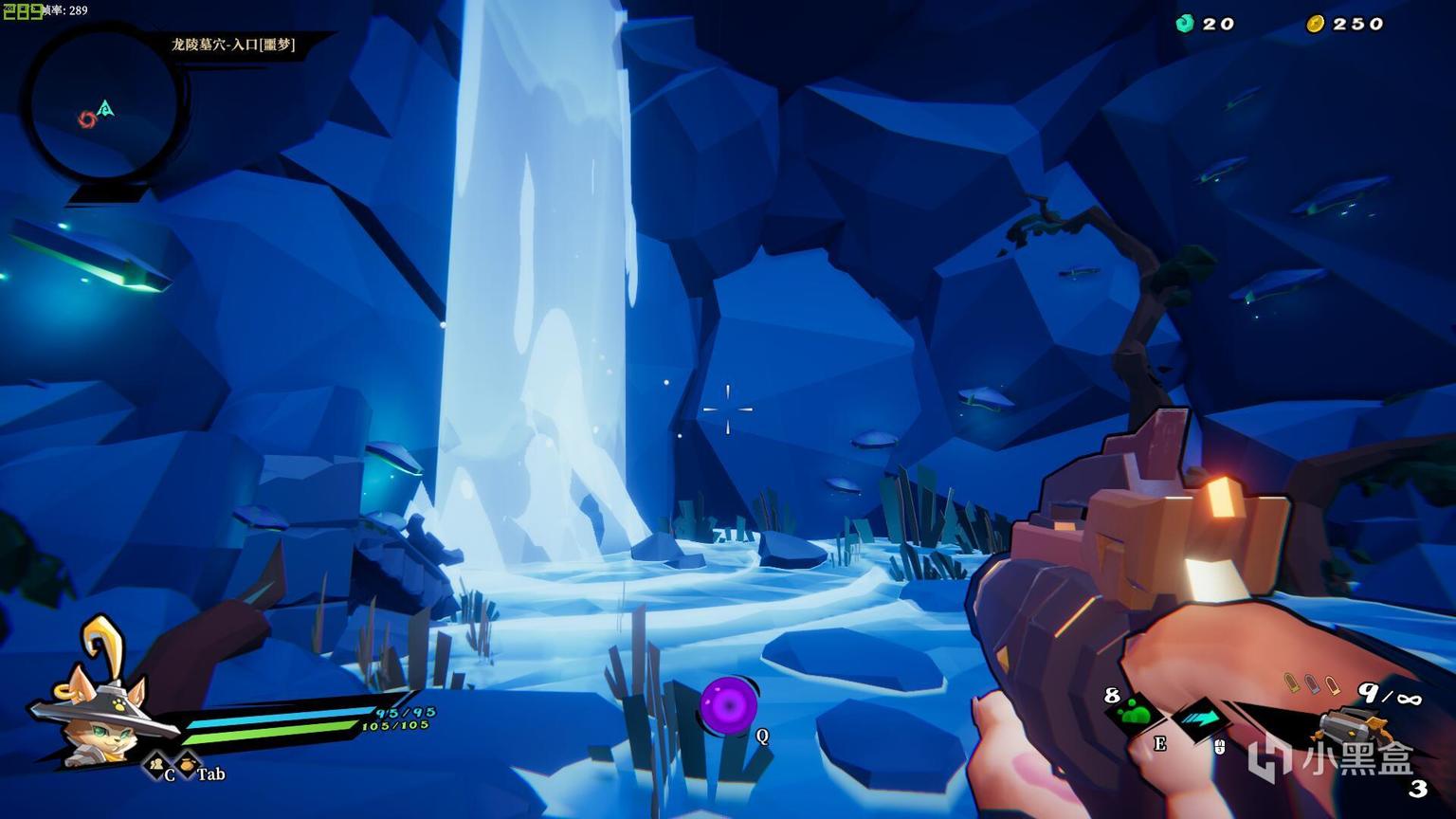
Task: Click the red swirl minimap marker
Action: [86, 119]
